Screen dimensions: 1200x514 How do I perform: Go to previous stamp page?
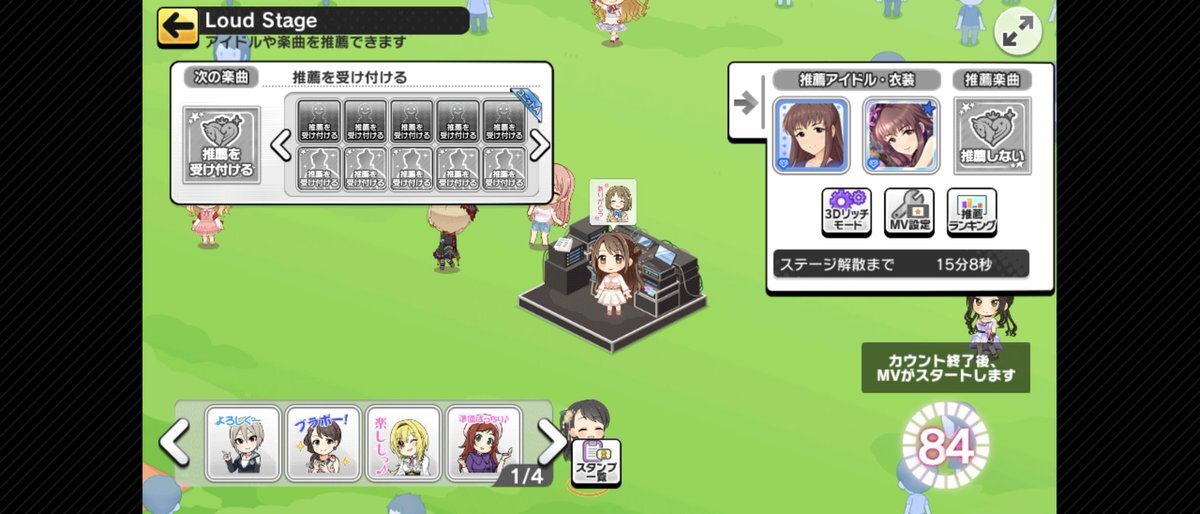click(x=175, y=442)
